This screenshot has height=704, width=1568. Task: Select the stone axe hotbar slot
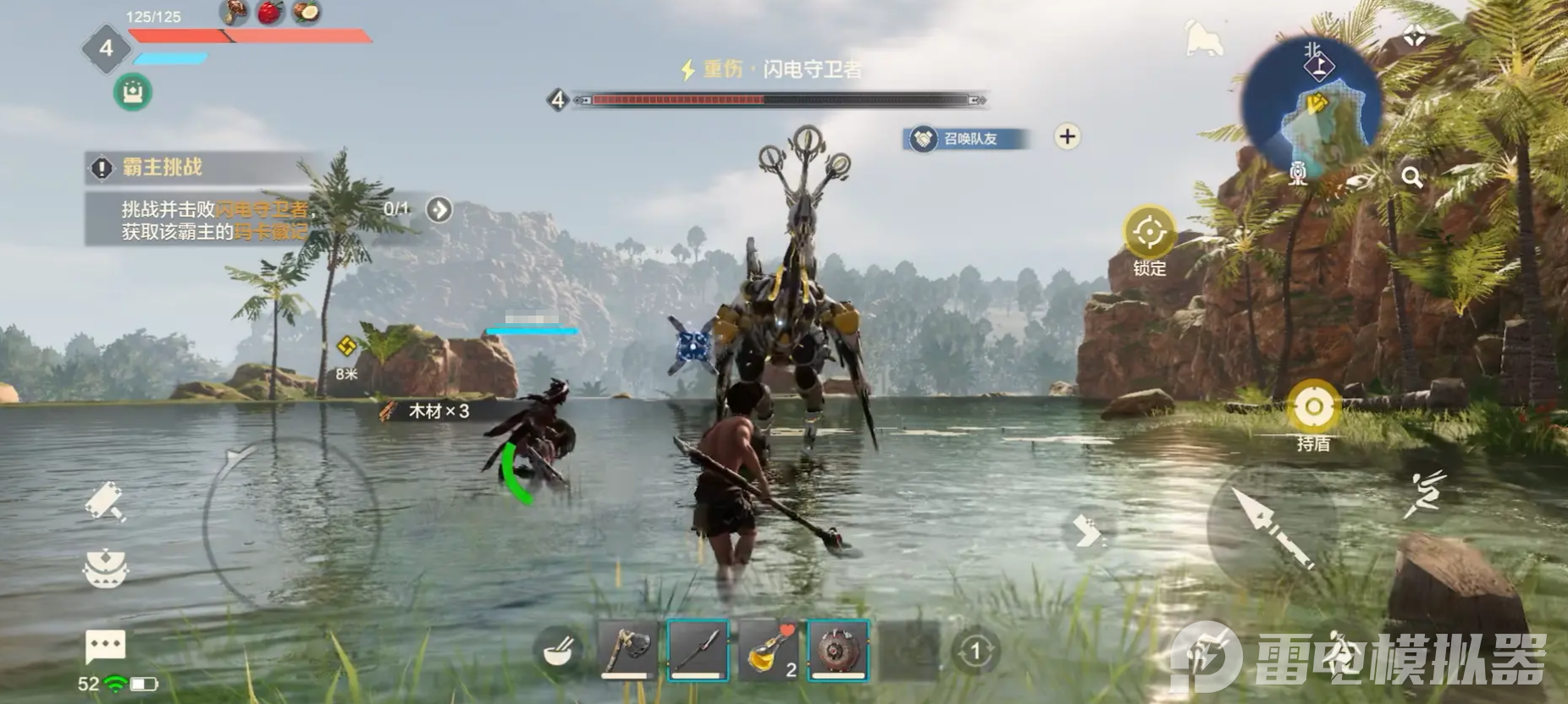627,650
